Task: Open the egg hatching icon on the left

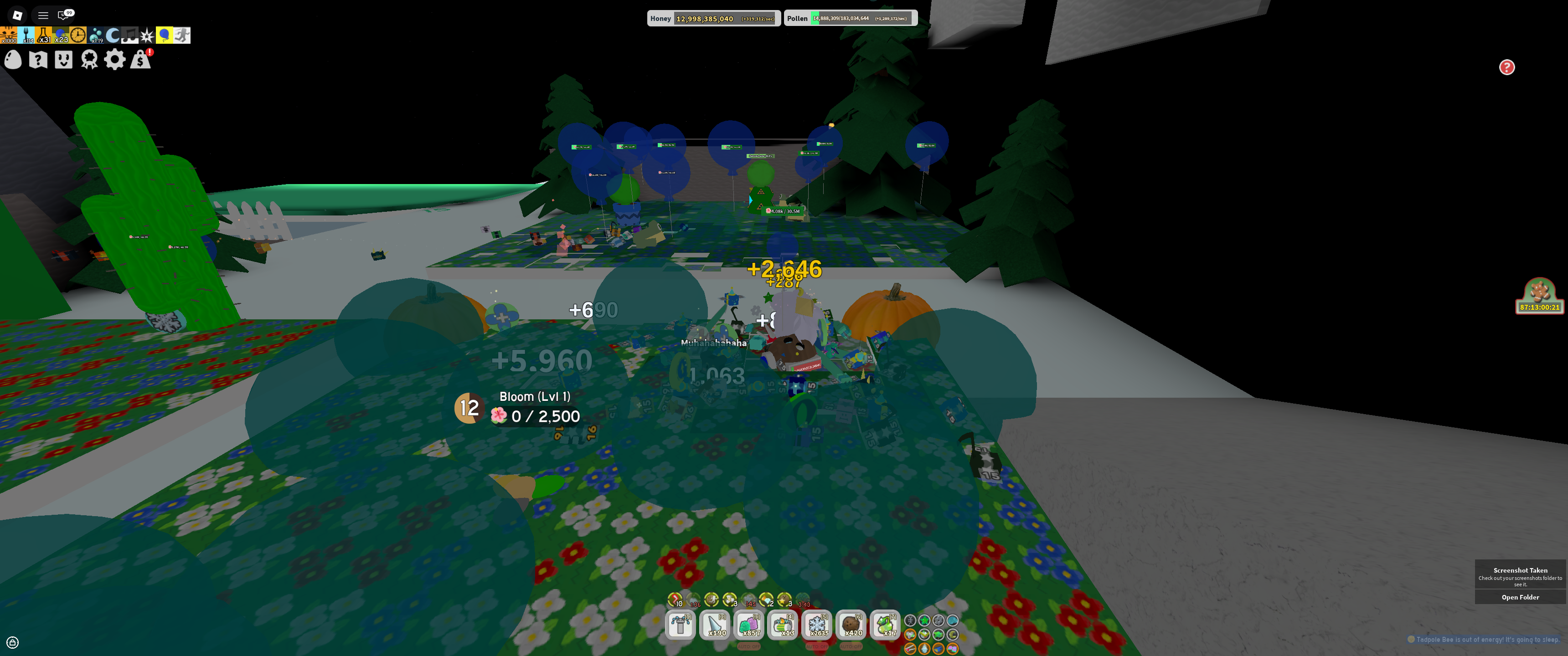Action: click(12, 60)
